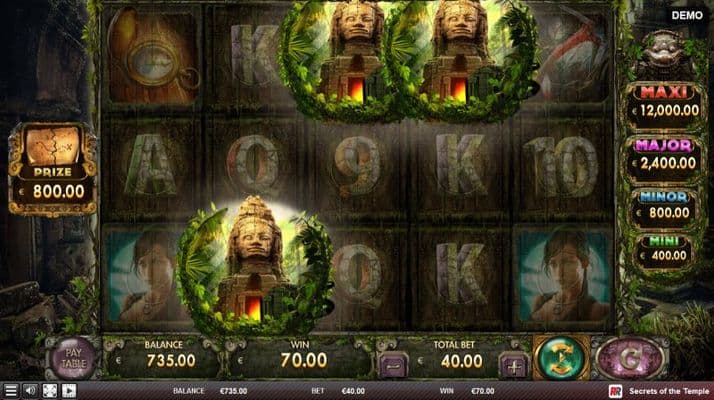Increase total bet with plus button

pyautogui.click(x=512, y=365)
